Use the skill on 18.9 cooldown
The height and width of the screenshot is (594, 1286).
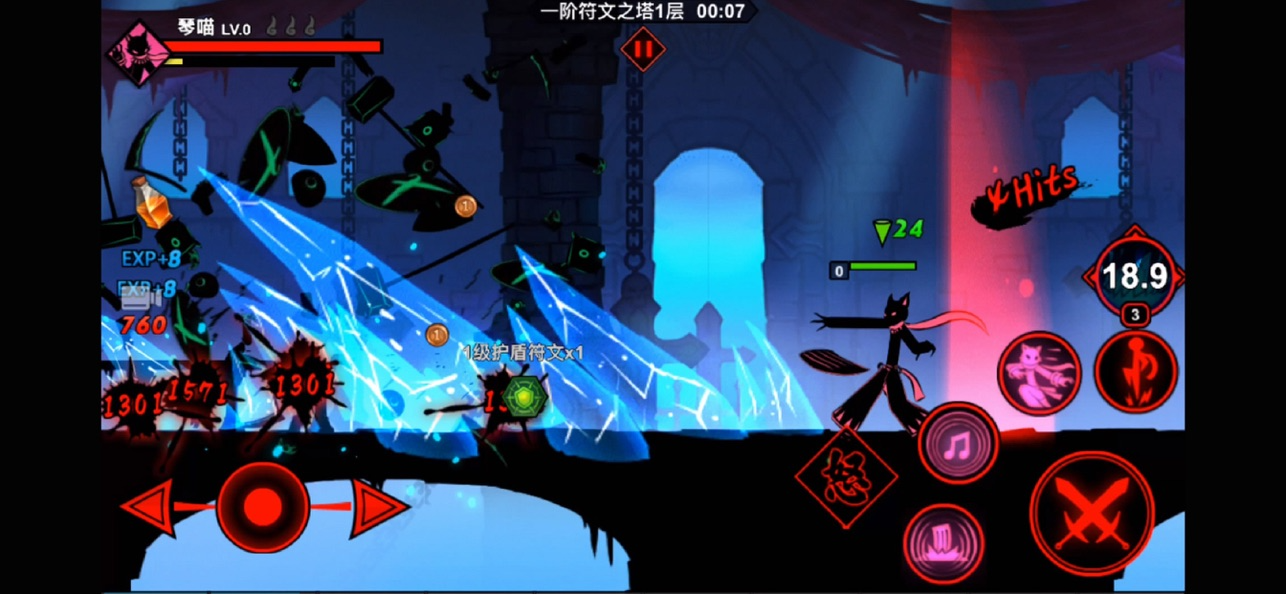point(1133,276)
